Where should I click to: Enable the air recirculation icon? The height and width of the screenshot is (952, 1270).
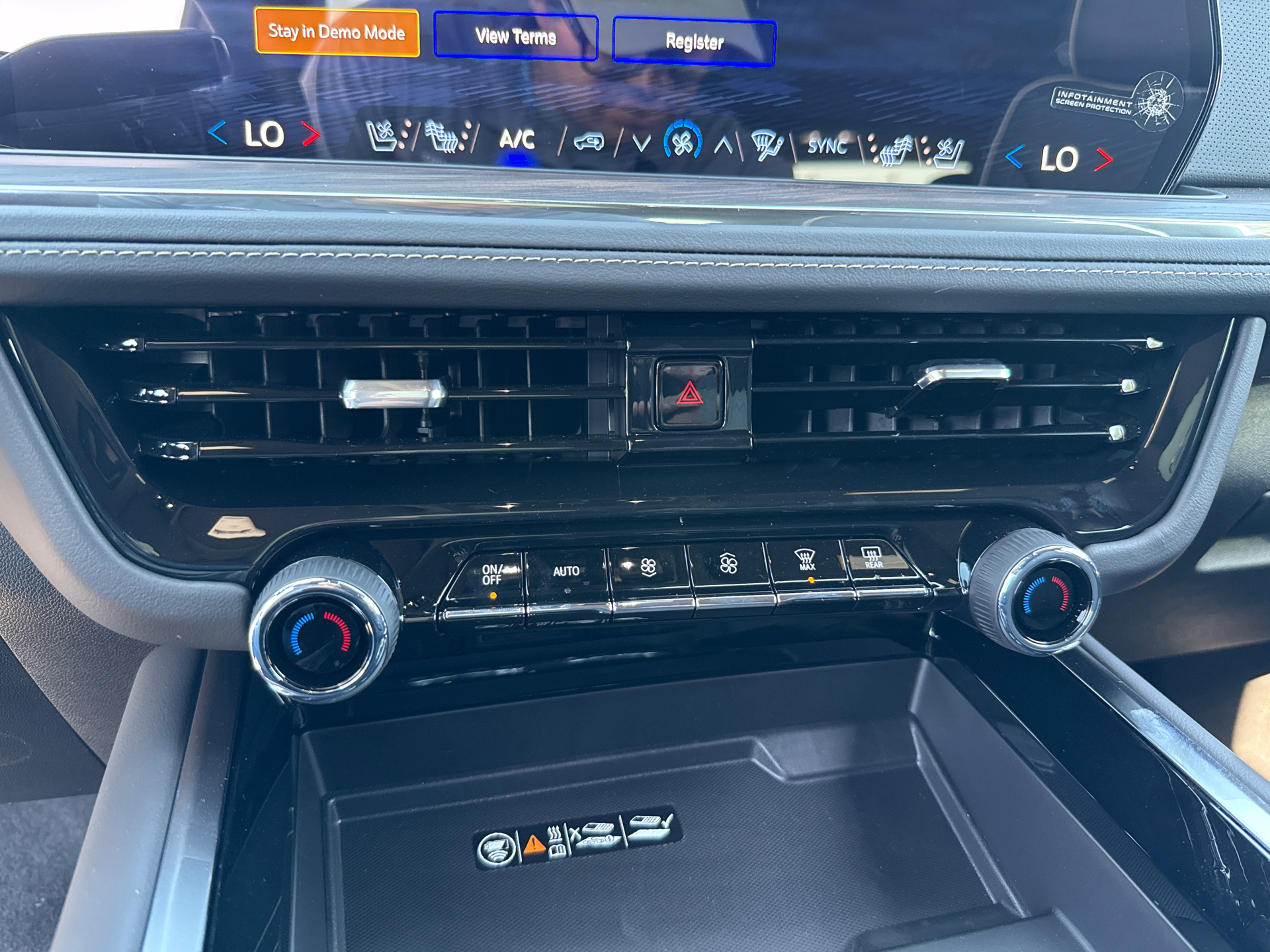click(589, 141)
